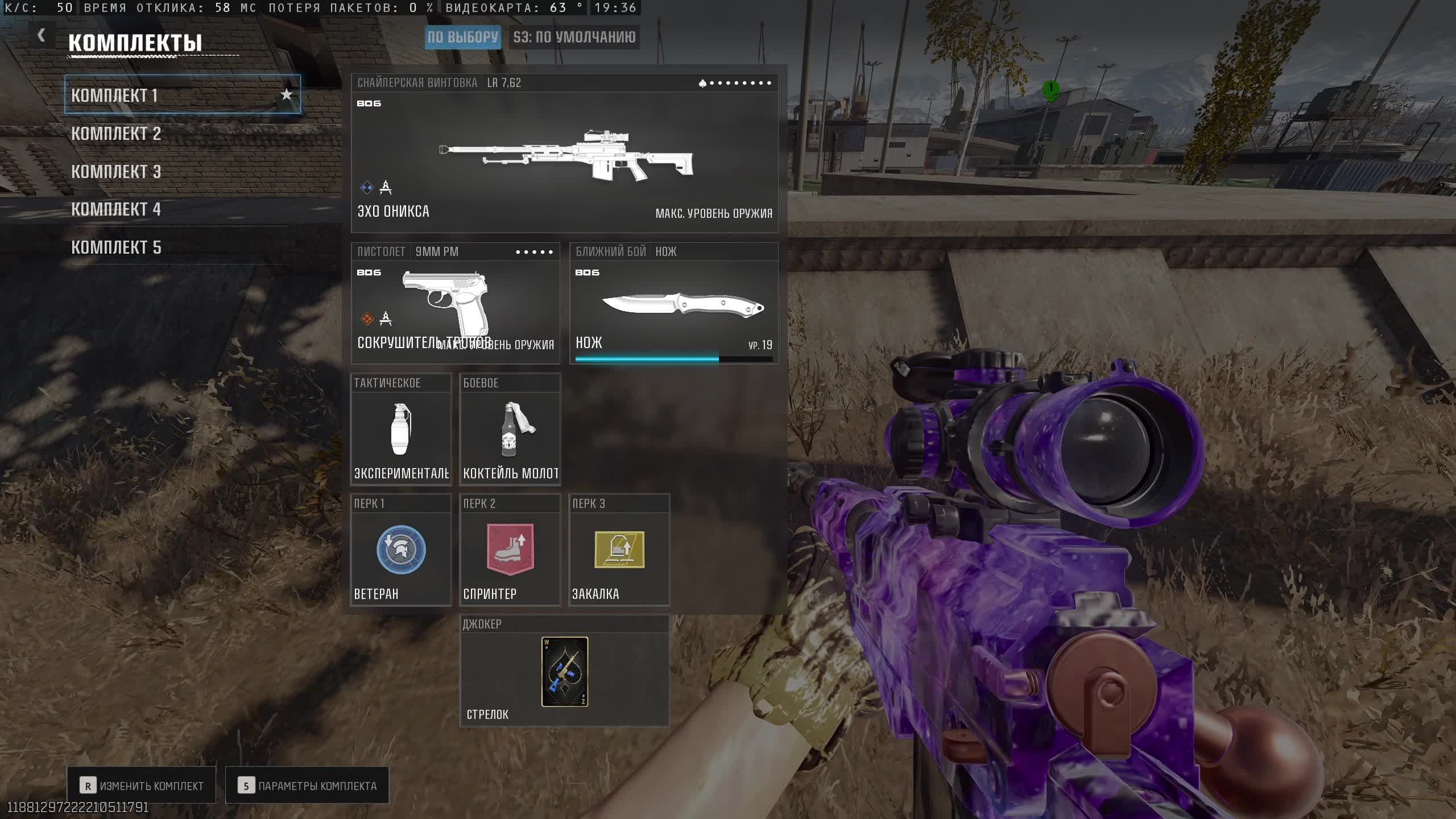Select Комплект 1 loadout
The width and height of the screenshot is (1456, 819).
click(171, 95)
